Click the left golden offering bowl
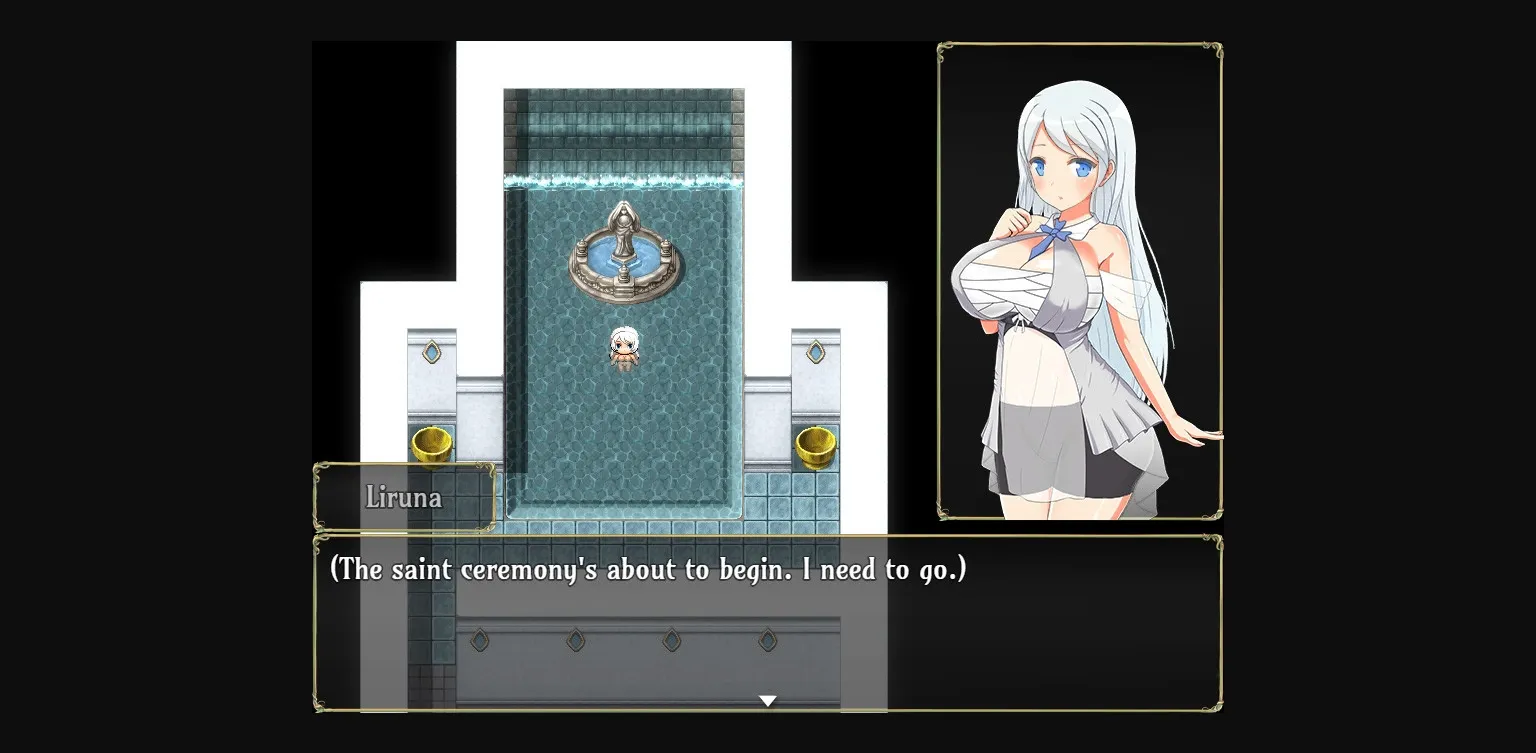Screen dimensions: 1536x753 coord(432,443)
